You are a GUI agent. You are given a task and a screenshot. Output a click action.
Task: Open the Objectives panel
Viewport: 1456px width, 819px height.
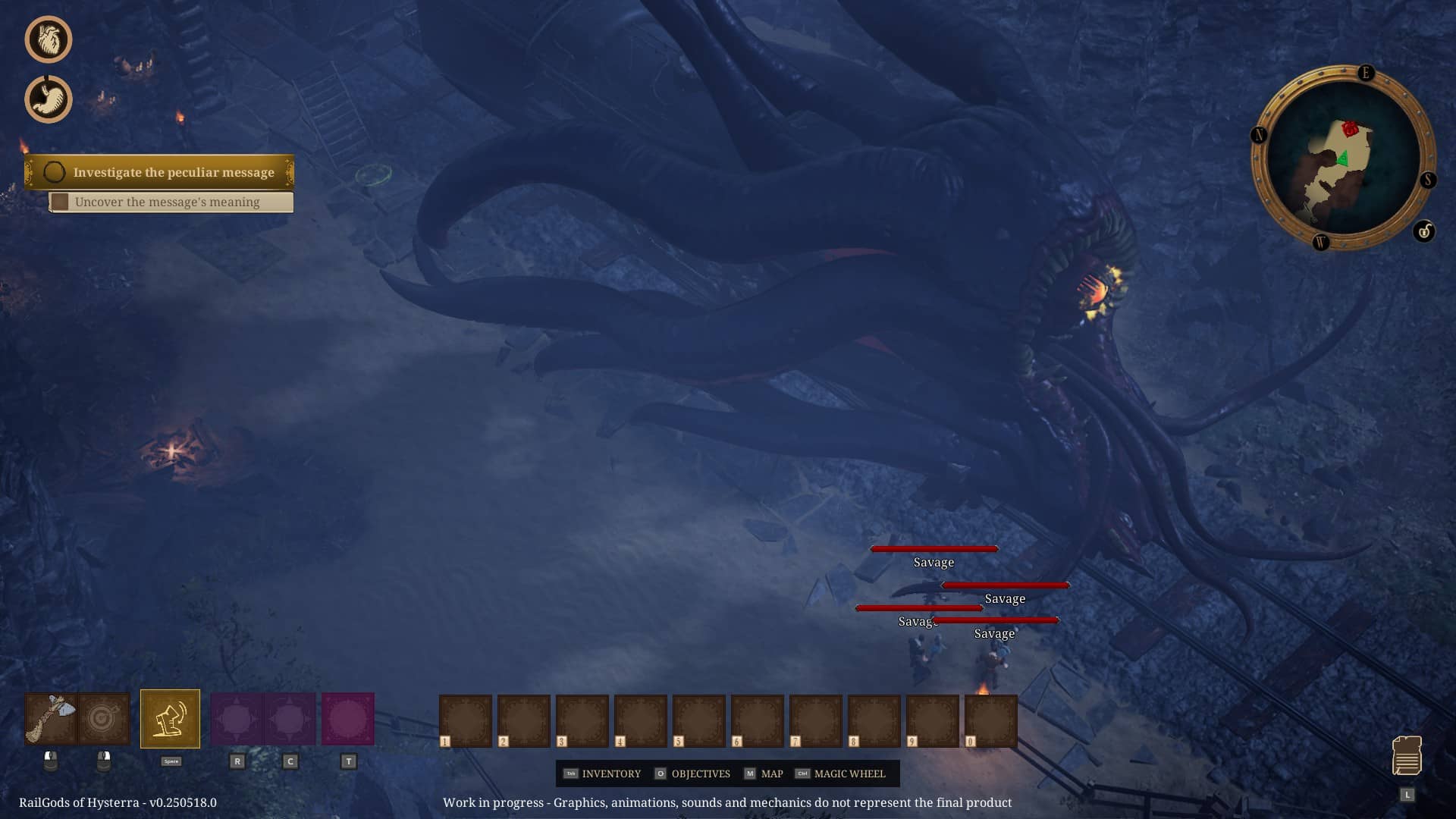pyautogui.click(x=692, y=773)
